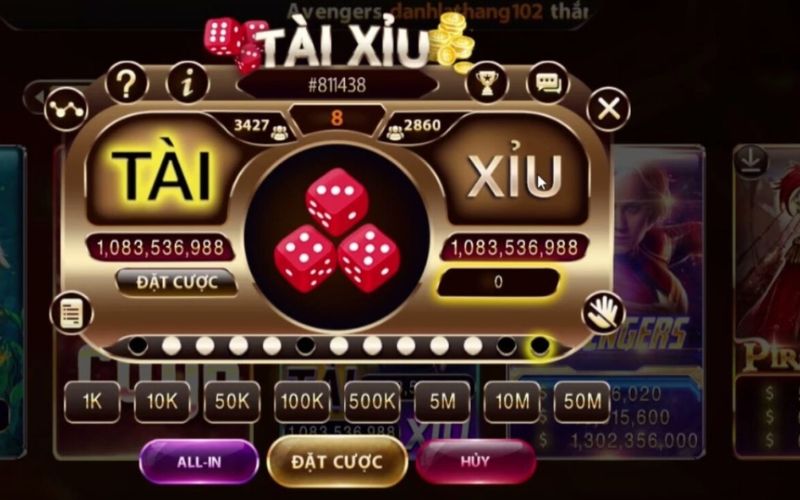Open the trophy leaderboard icon
The height and width of the screenshot is (500, 800).
[487, 83]
